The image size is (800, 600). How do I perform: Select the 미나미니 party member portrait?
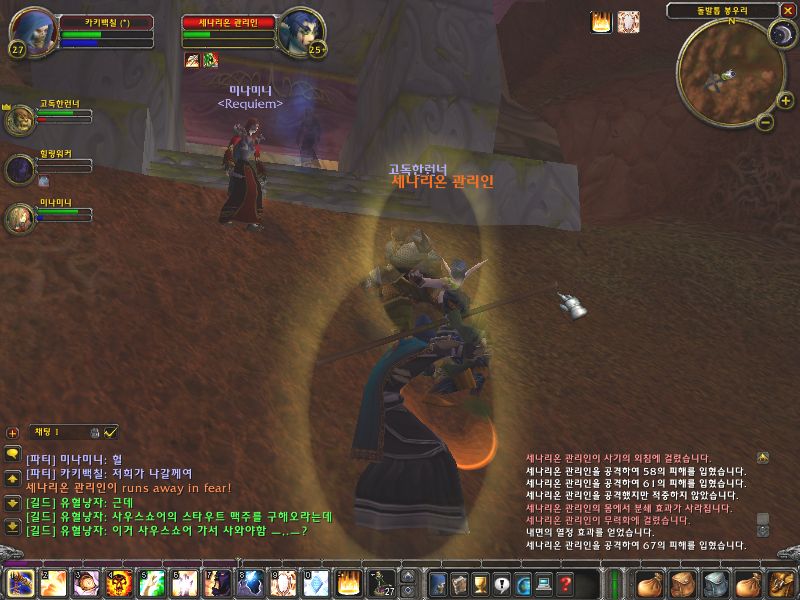click(x=19, y=217)
